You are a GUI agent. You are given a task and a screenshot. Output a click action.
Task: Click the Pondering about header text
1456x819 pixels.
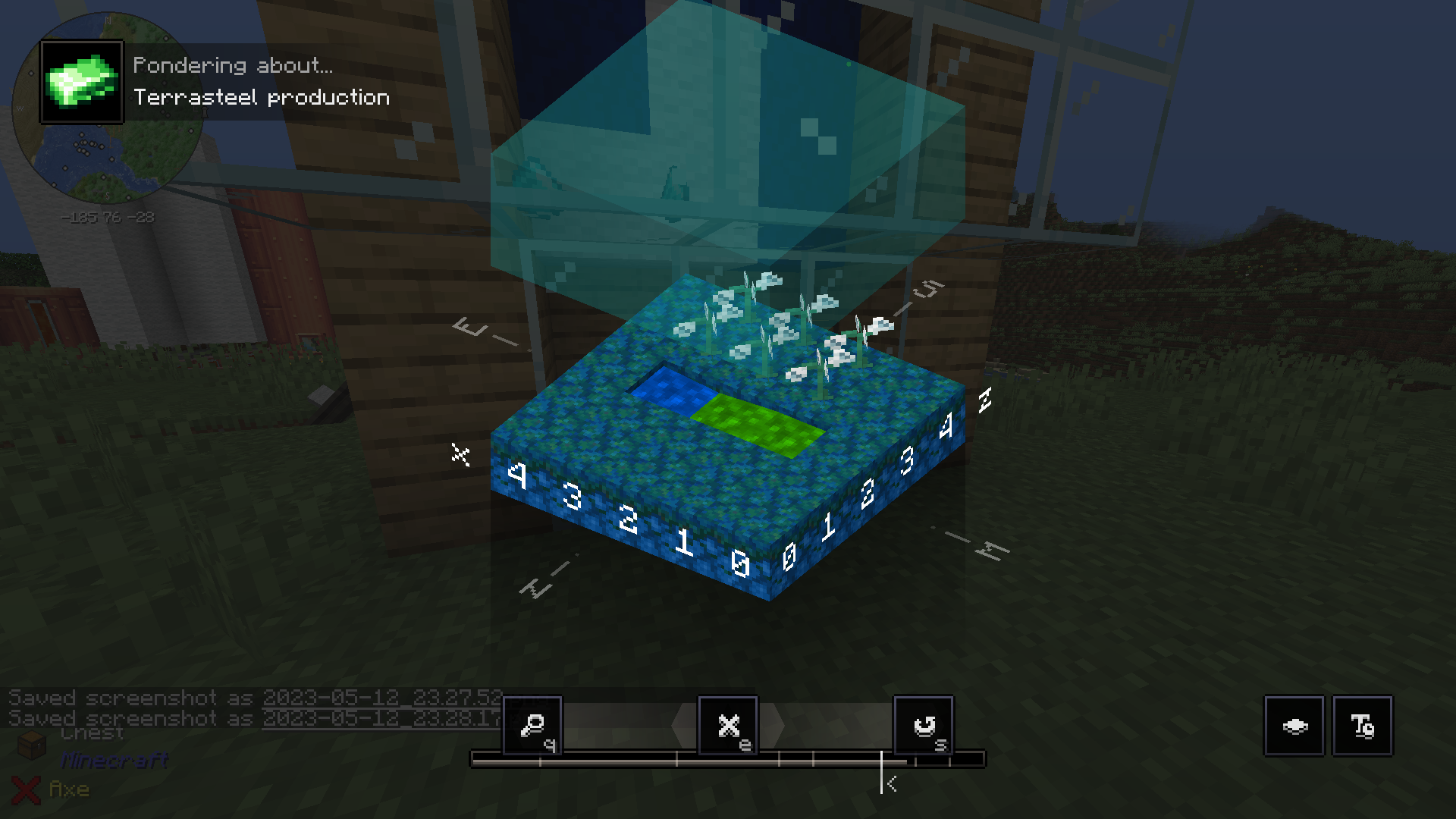(x=233, y=65)
